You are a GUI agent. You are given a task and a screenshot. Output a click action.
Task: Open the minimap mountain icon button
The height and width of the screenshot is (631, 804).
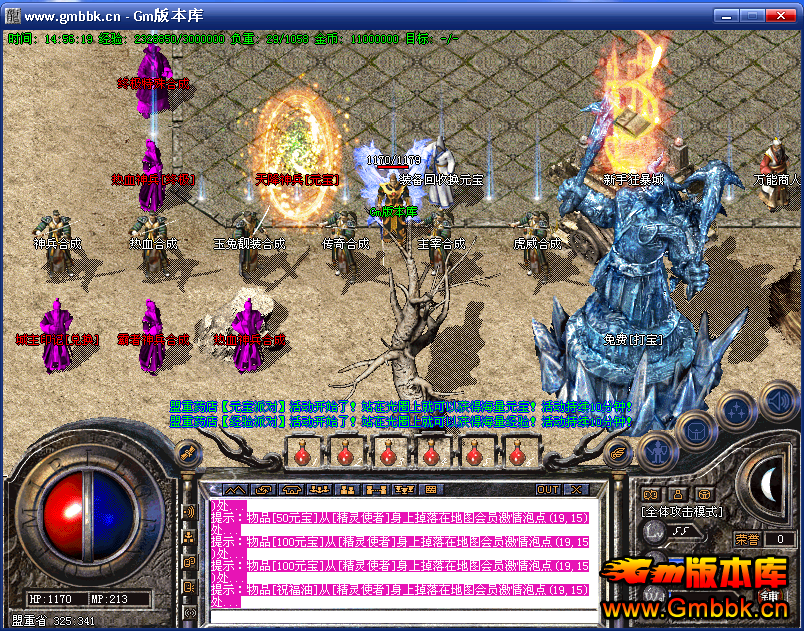pyautogui.click(x=234, y=490)
